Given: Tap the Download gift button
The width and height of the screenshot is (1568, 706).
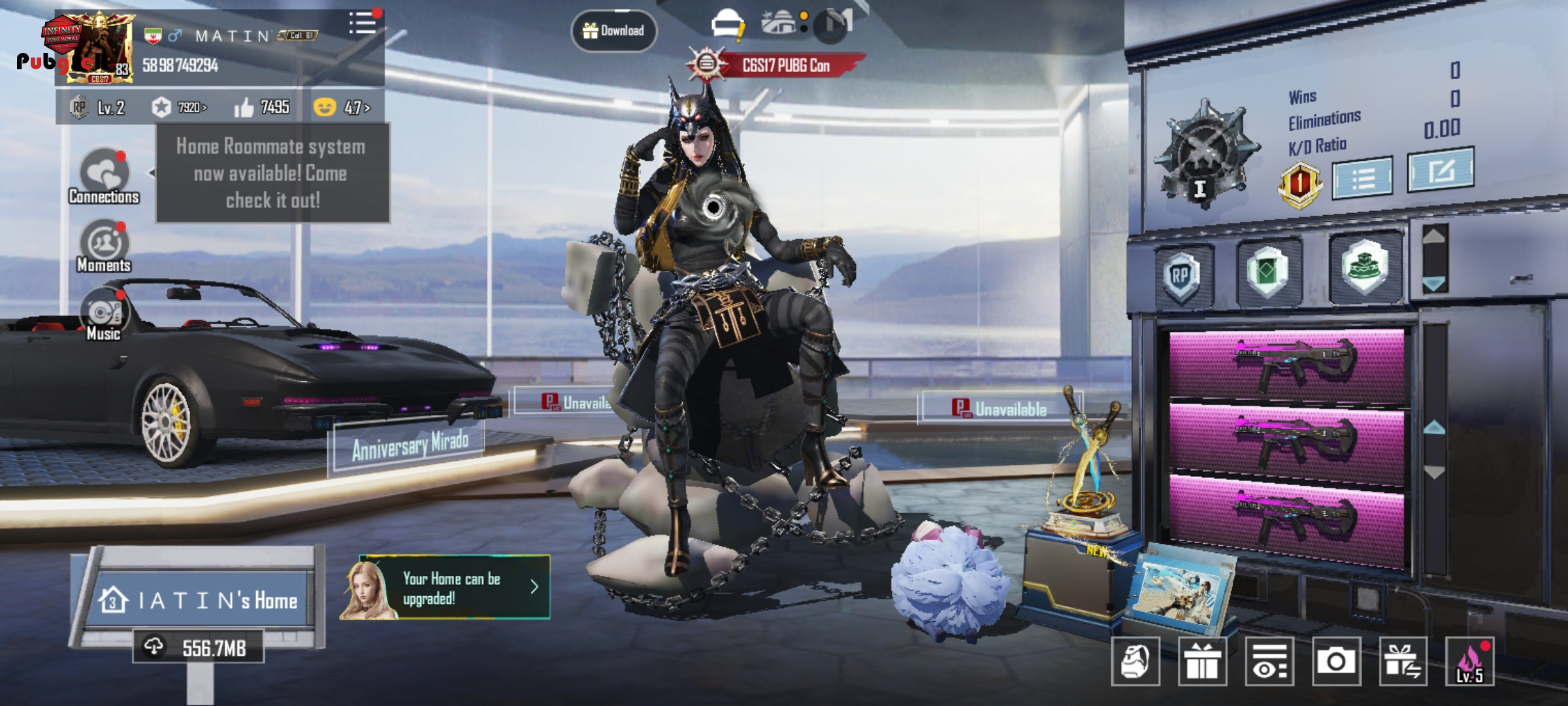Looking at the screenshot, I should click(613, 31).
